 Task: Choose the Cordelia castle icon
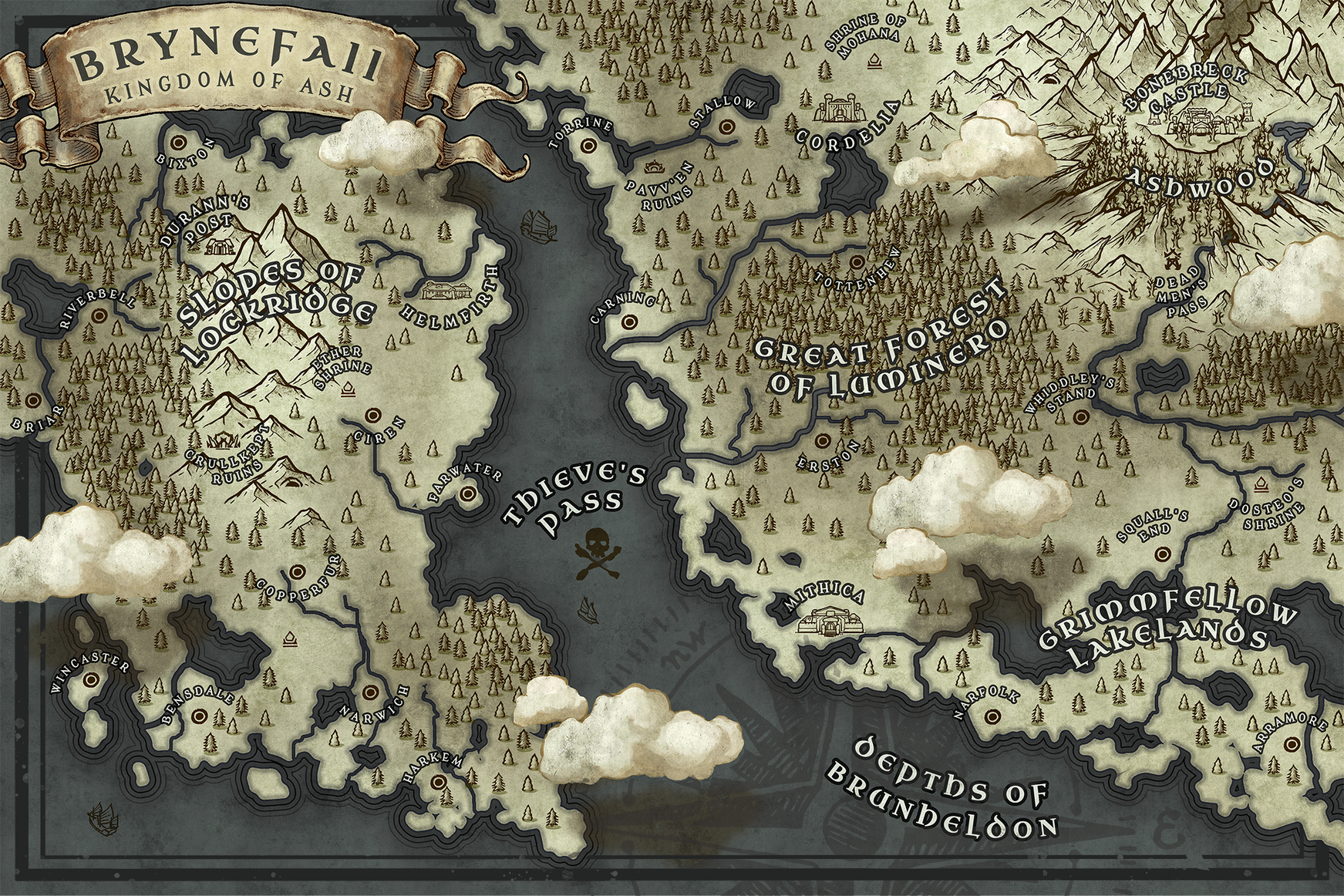click(x=840, y=108)
